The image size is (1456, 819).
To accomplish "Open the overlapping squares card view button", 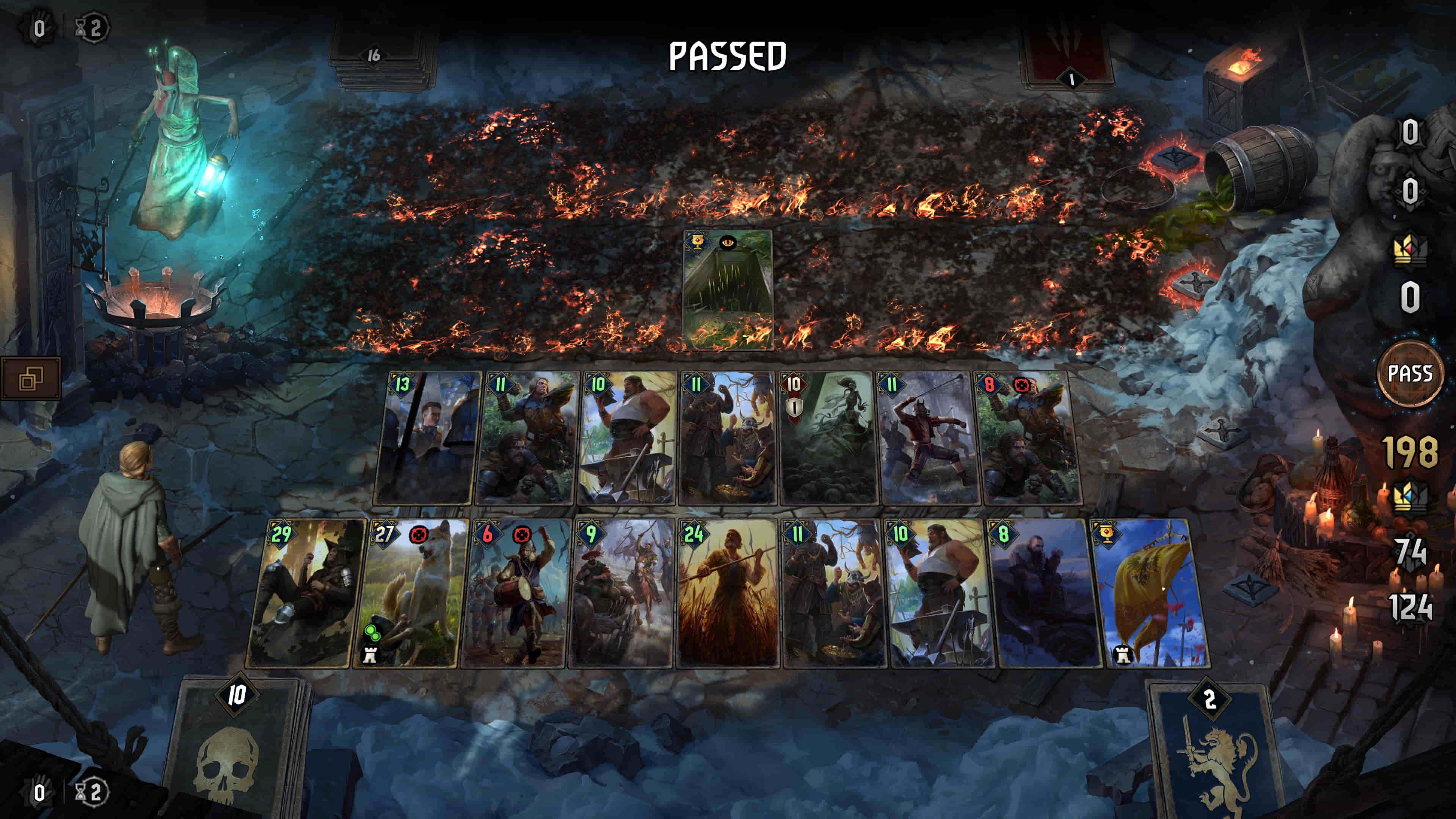I will coord(31,379).
